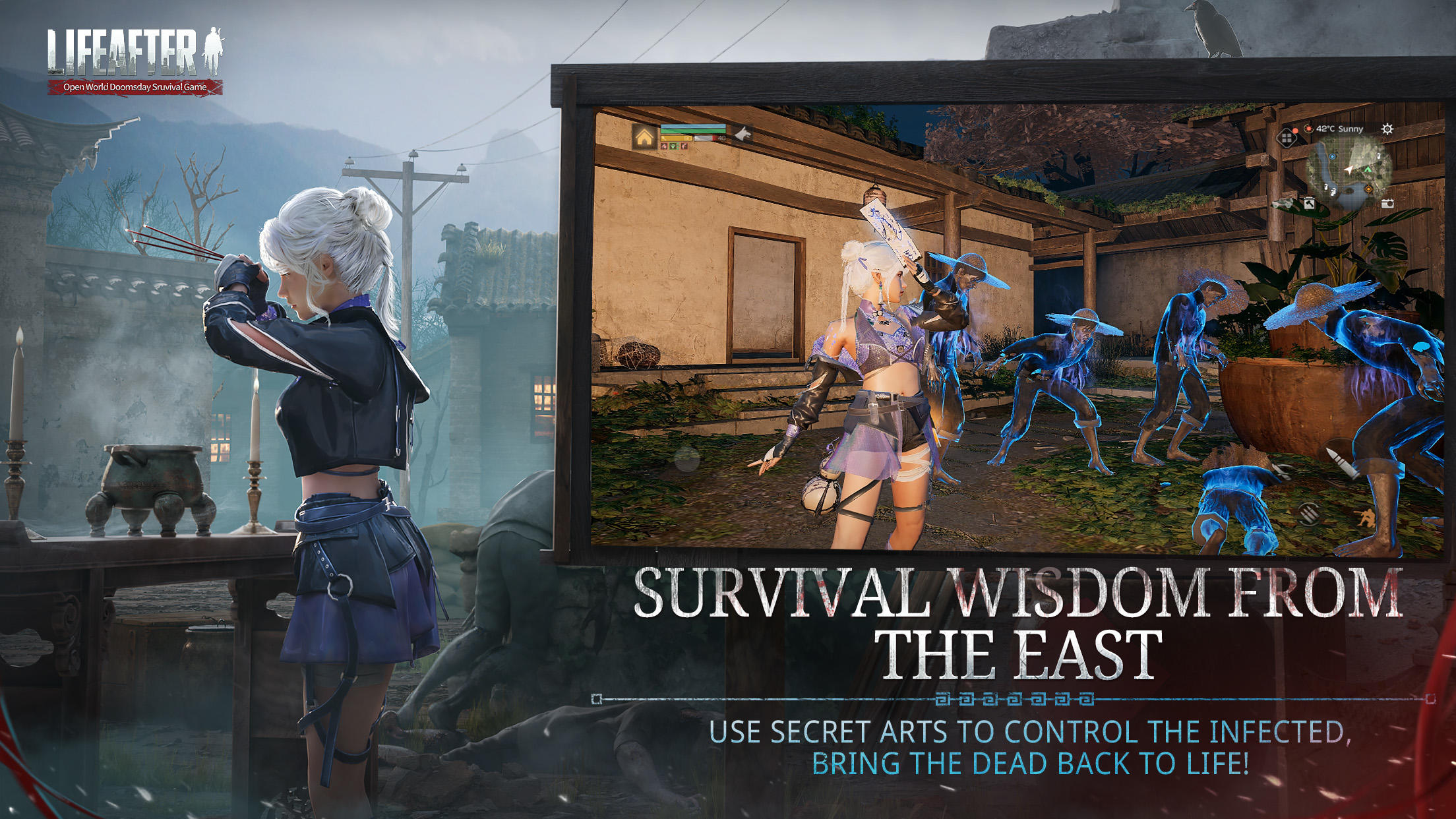The height and width of the screenshot is (819, 1456).
Task: Toggle the green buff status icon
Action: coord(673,147)
